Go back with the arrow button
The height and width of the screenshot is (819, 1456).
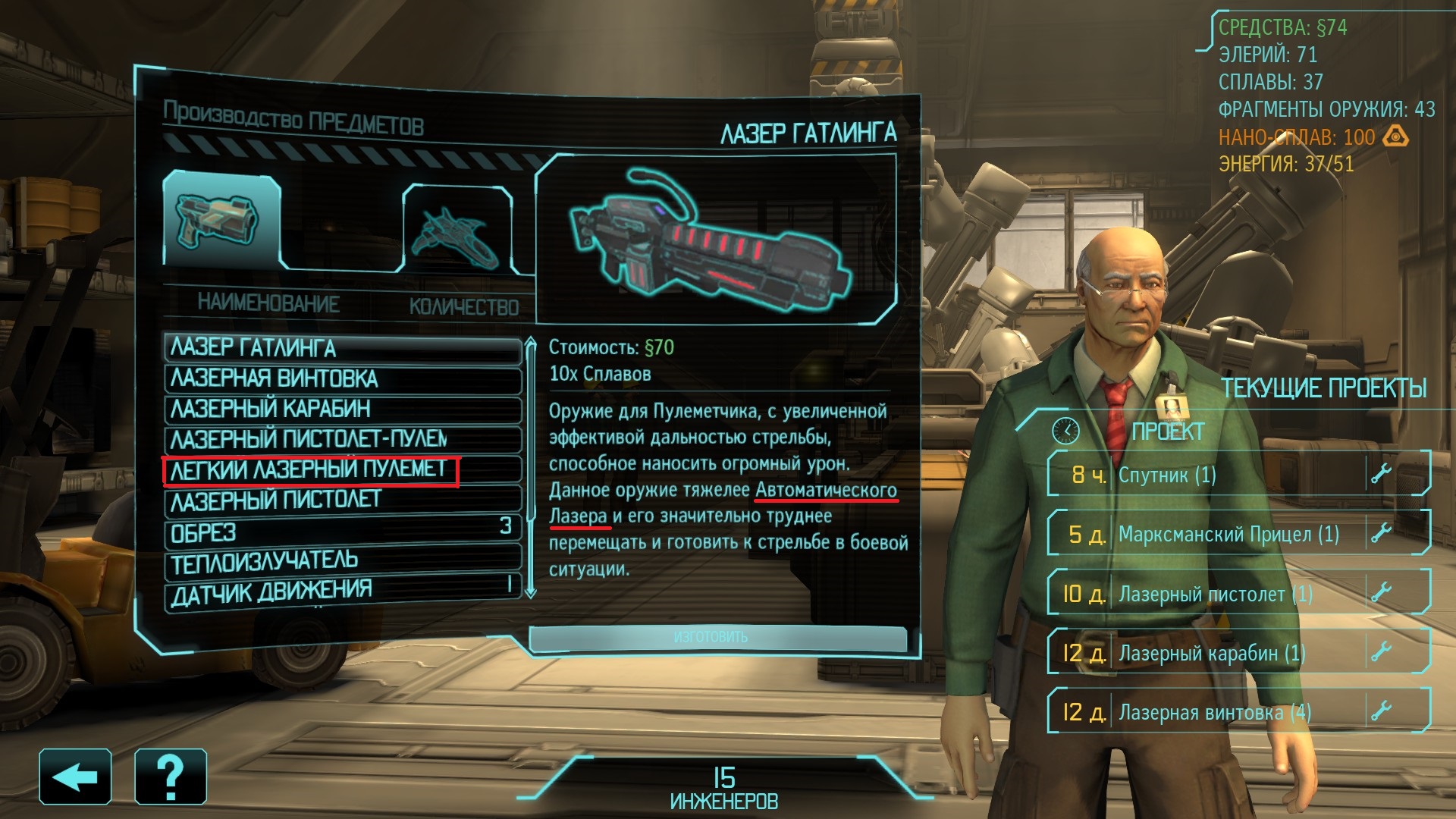[x=75, y=777]
